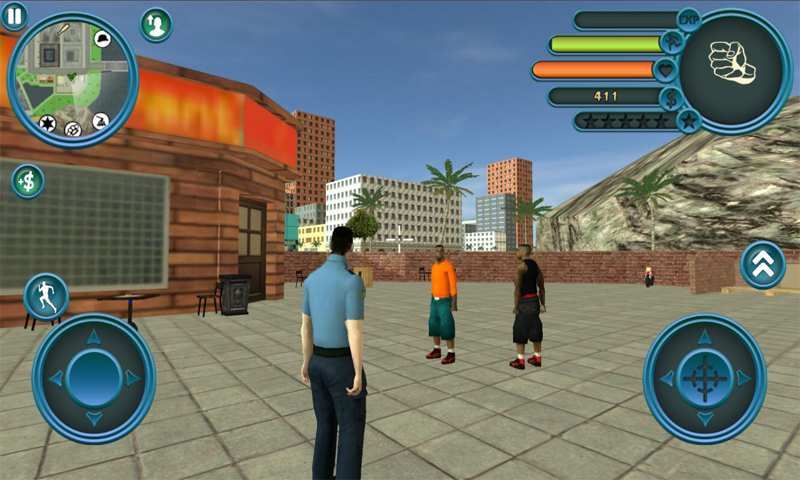
Task: Tap the green dollar add-money button
Action: [28, 181]
